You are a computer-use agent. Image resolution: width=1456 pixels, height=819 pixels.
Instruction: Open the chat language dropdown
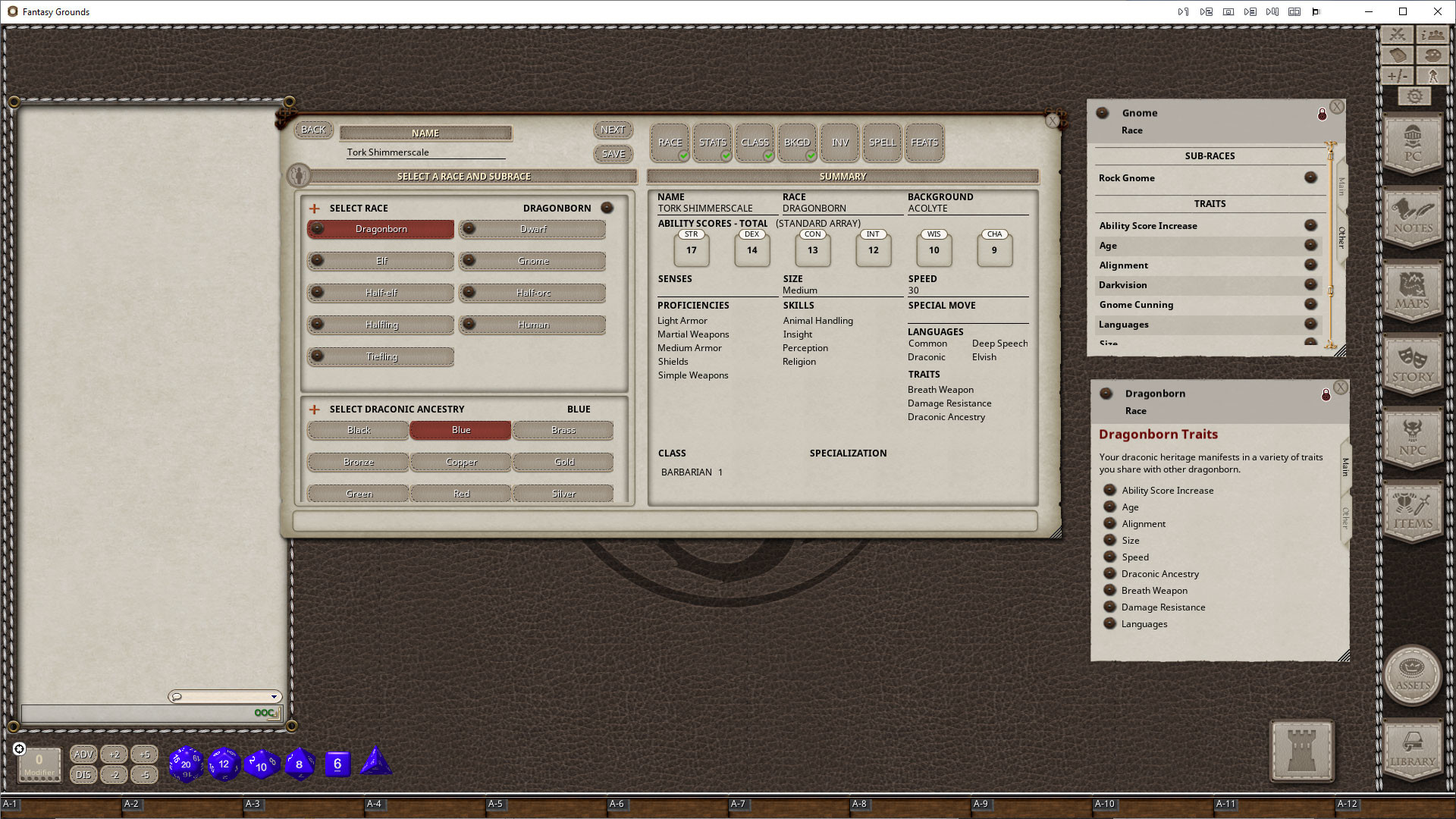pyautogui.click(x=273, y=696)
